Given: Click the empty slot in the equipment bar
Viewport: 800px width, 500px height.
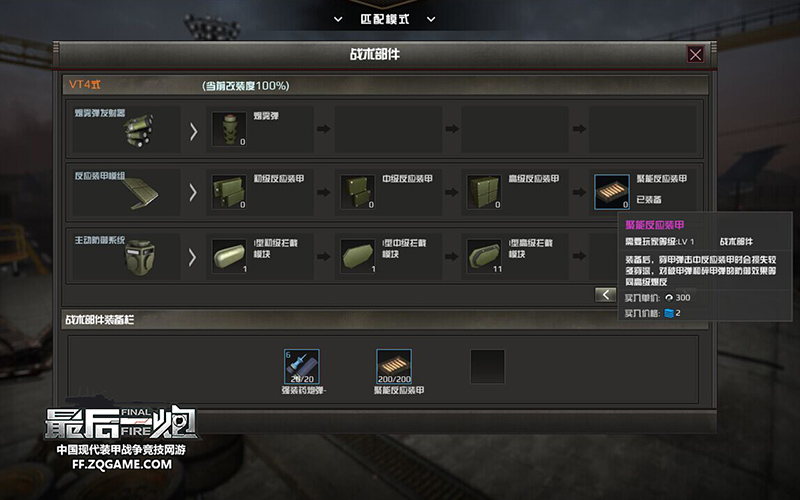Looking at the screenshot, I should click(487, 366).
